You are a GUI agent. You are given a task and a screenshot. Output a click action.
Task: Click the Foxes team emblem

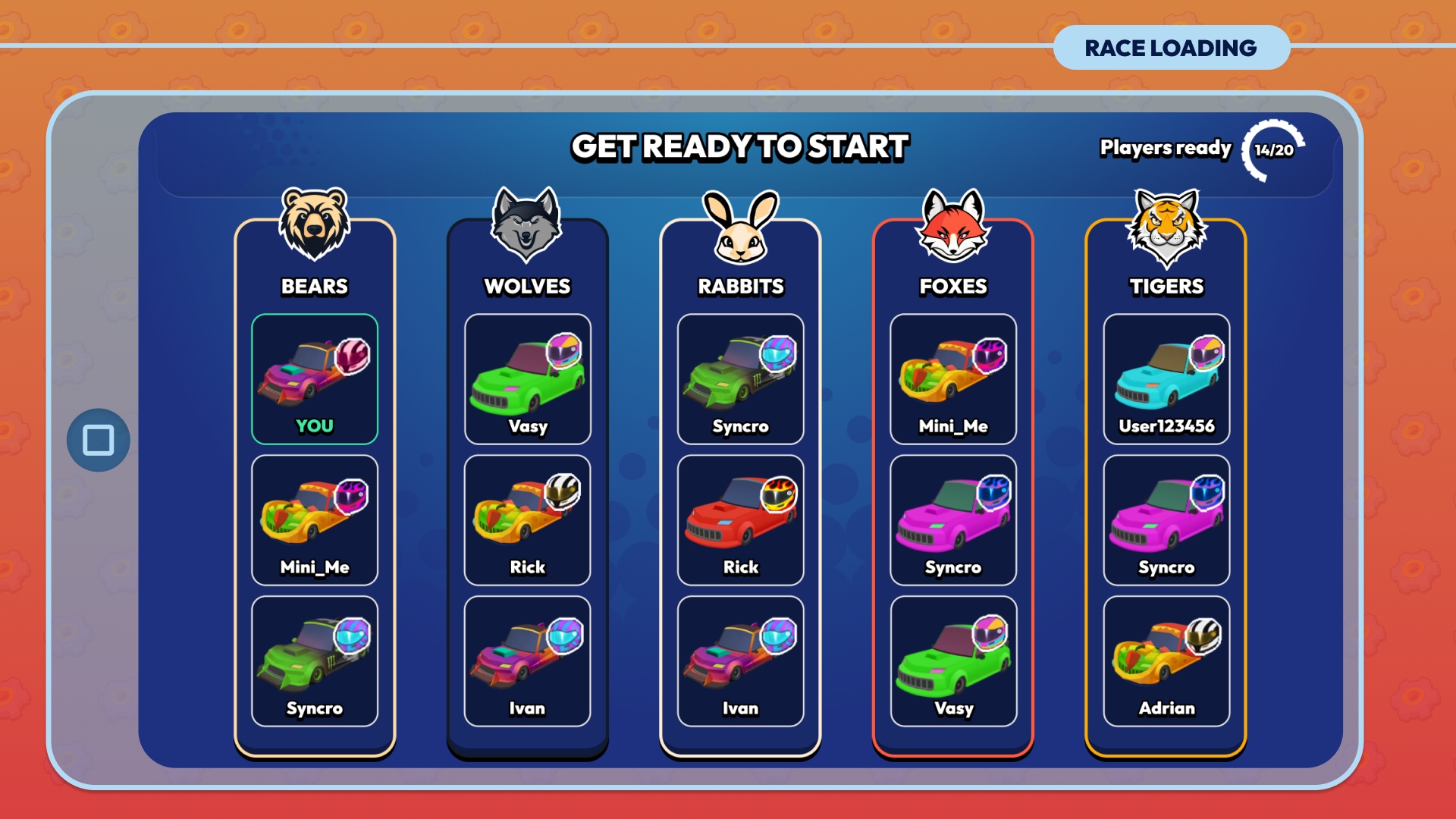(953, 225)
